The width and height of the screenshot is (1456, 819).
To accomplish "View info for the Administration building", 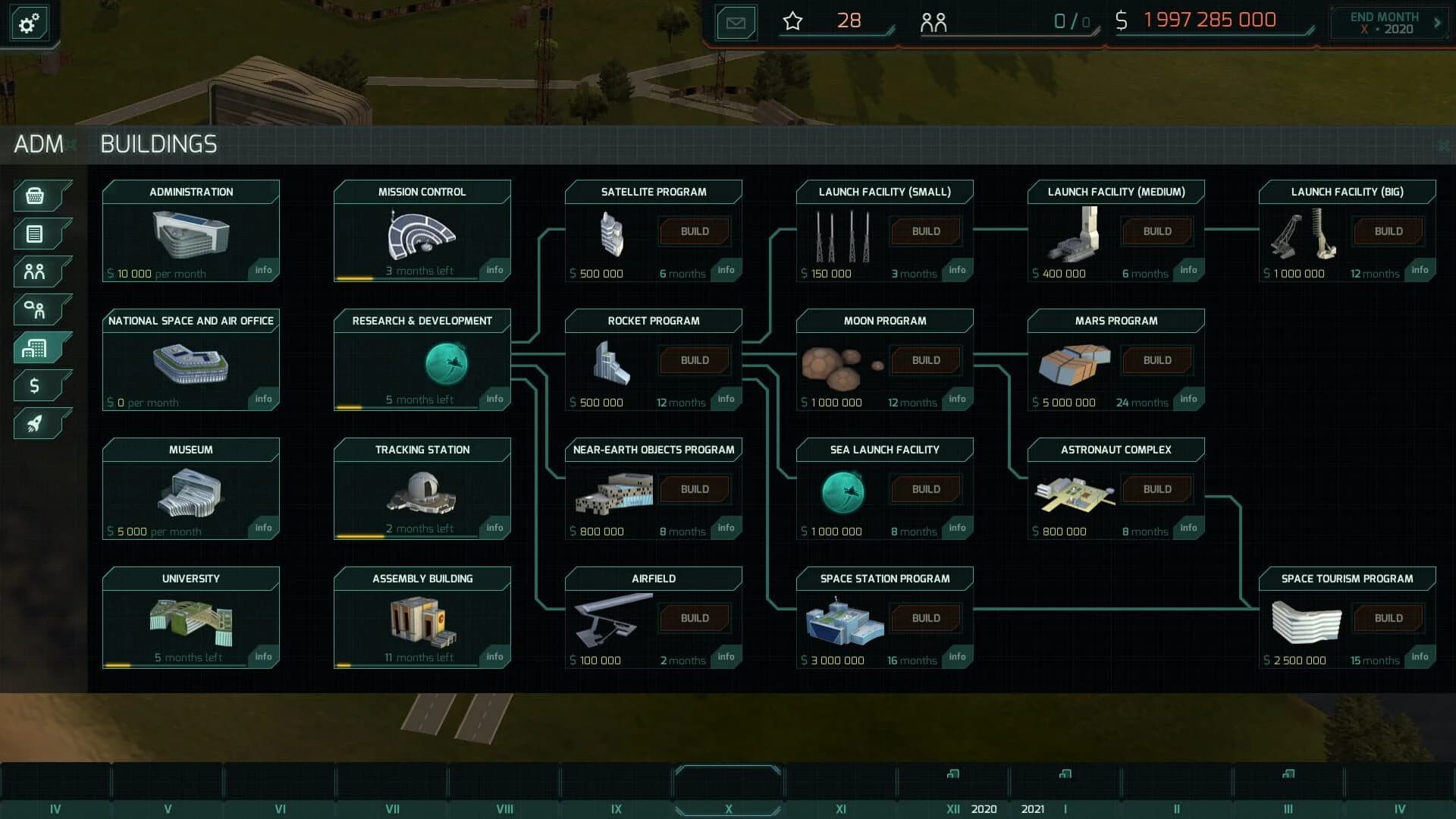I will click(263, 270).
